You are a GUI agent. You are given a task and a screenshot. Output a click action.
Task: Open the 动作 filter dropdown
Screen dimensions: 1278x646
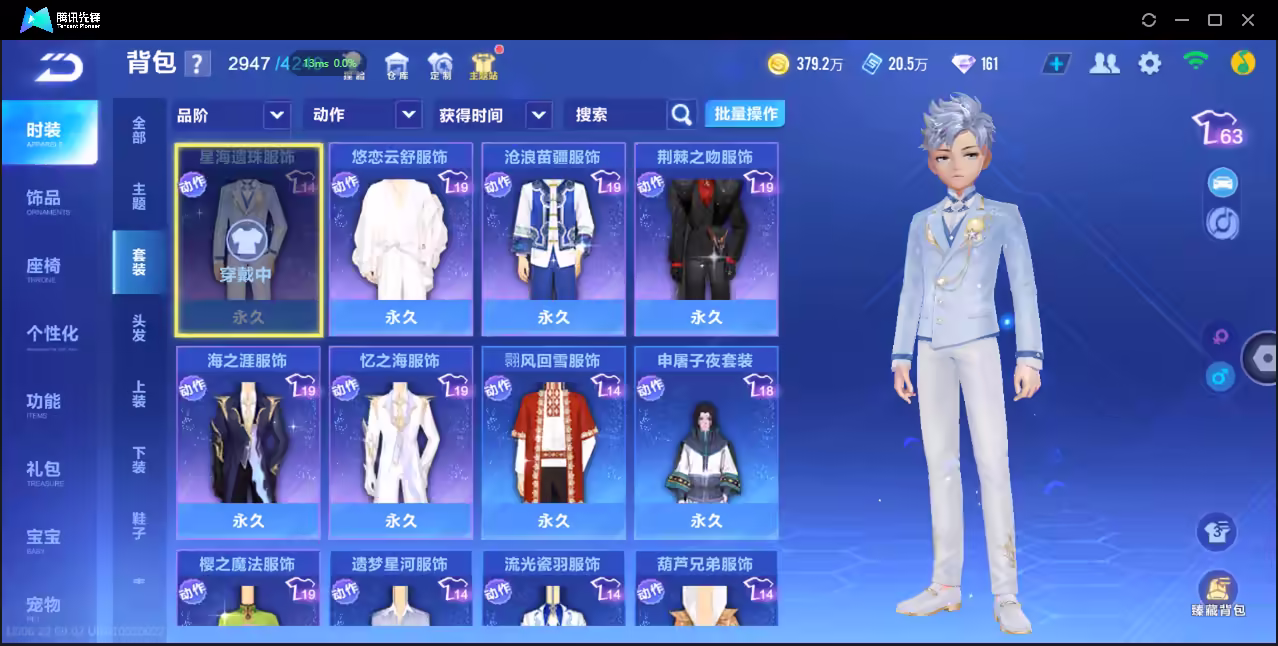pos(362,115)
